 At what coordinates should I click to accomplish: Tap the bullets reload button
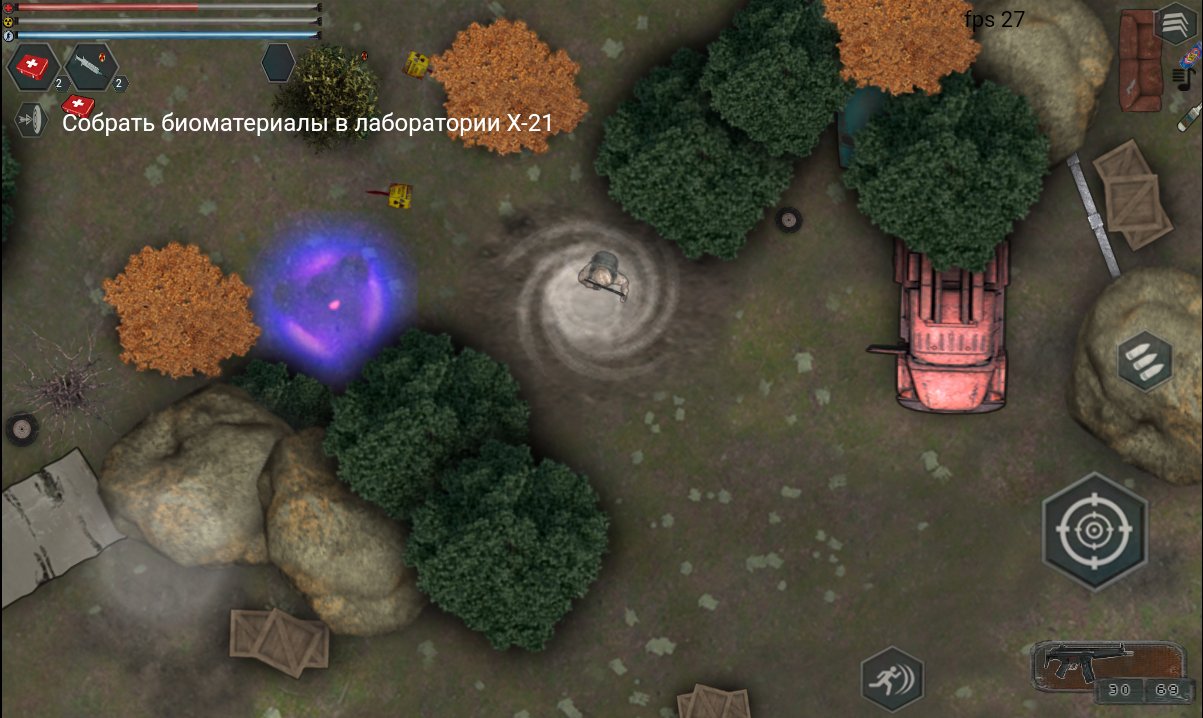(x=1145, y=361)
